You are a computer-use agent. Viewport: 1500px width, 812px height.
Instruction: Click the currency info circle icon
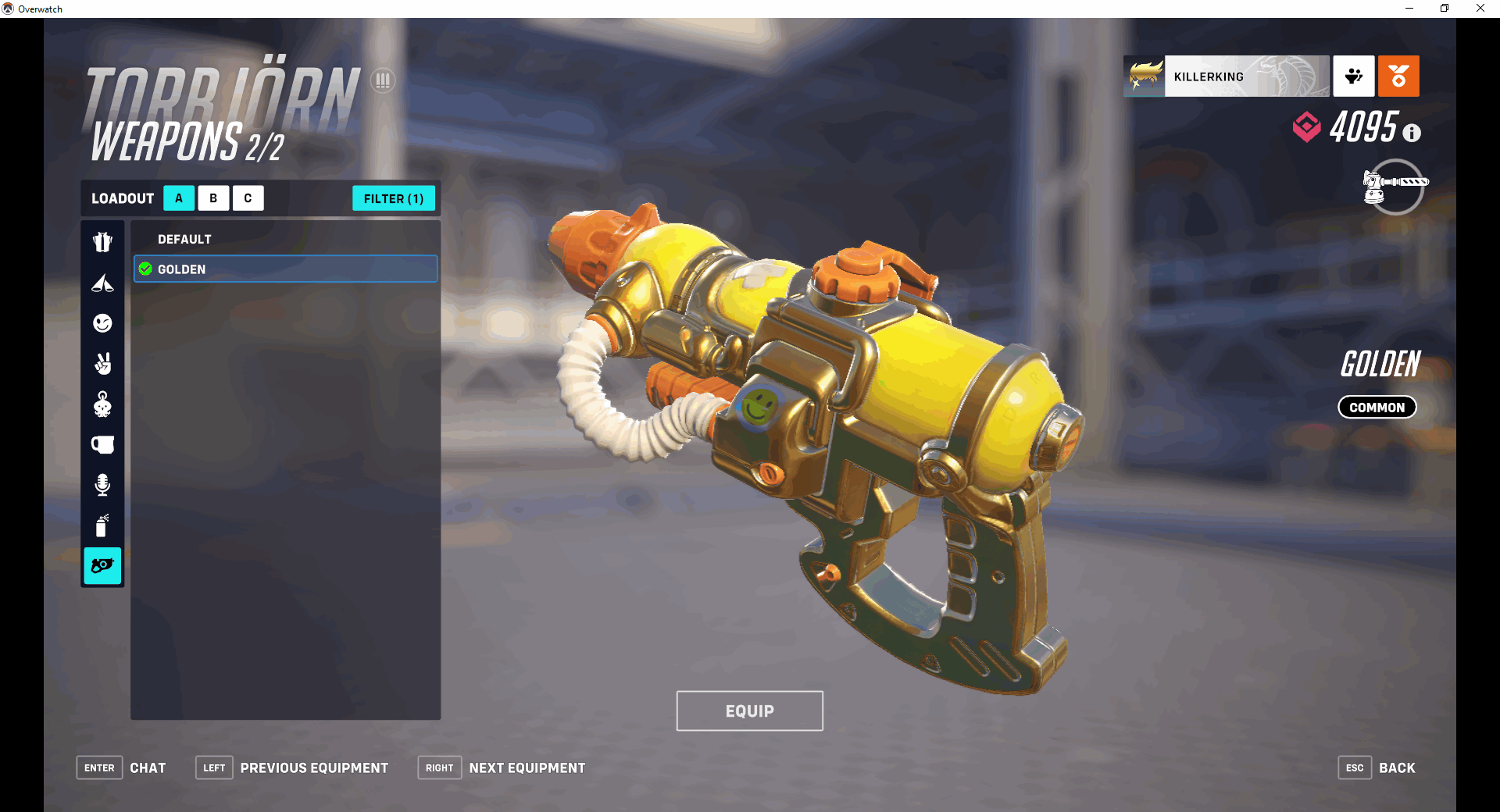[1411, 132]
